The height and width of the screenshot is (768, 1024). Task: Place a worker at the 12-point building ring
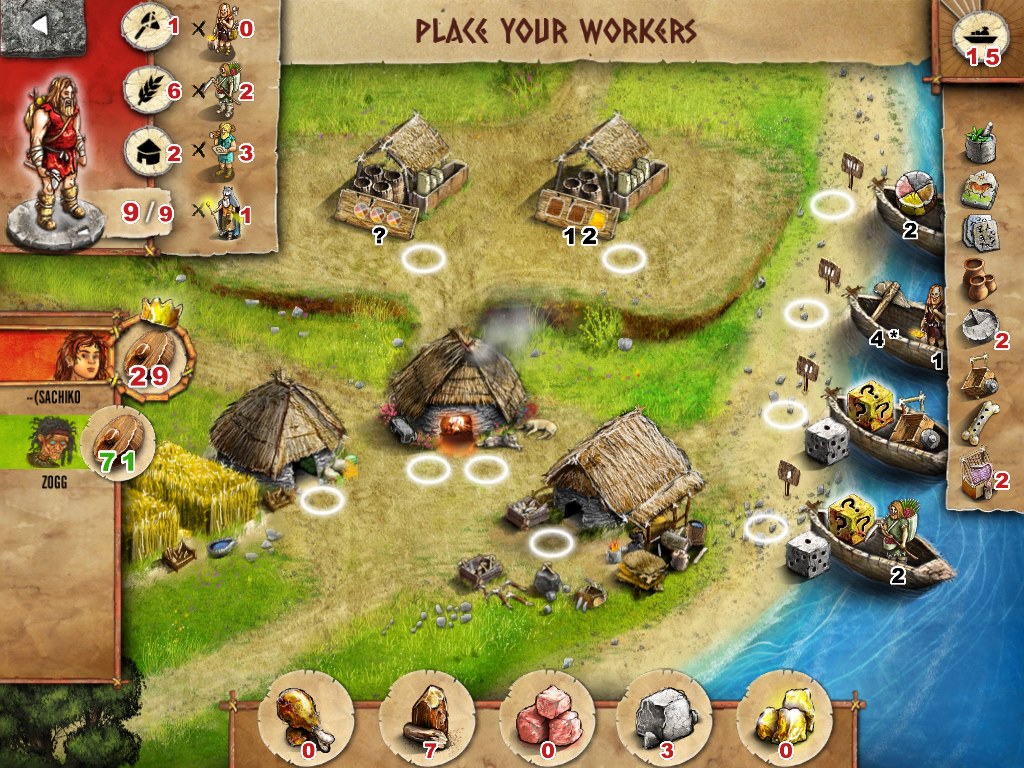coord(623,260)
